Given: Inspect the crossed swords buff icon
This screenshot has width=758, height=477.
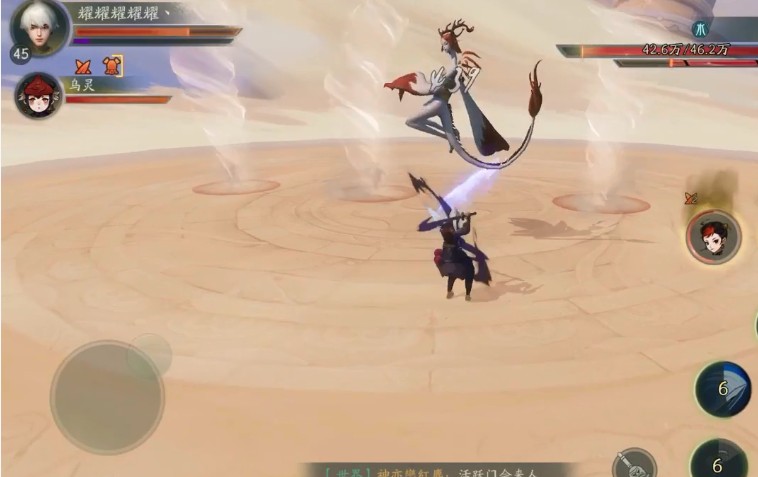Looking at the screenshot, I should 84,67.
